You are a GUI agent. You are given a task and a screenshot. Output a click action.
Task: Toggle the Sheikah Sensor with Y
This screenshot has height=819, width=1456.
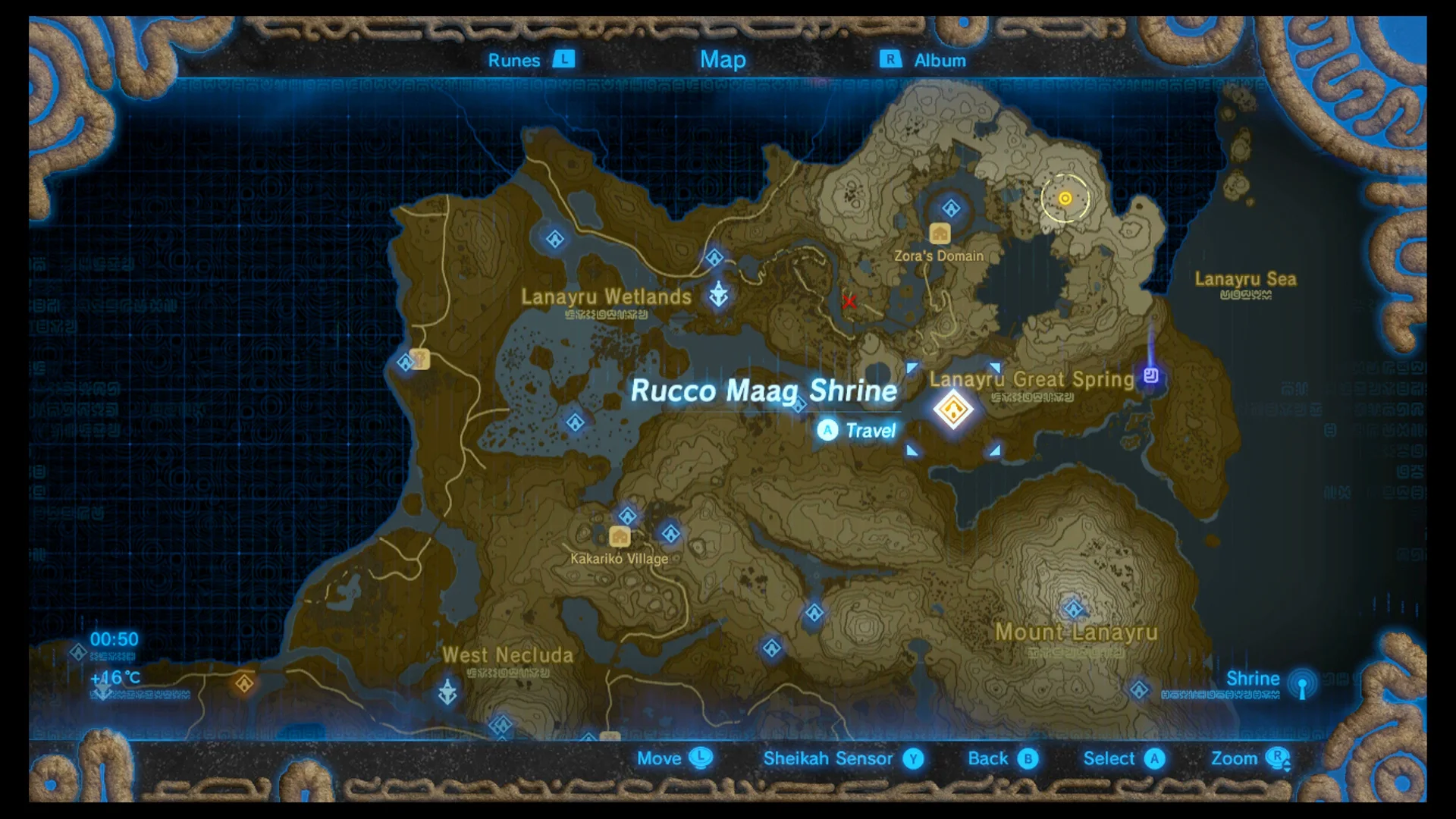point(912,758)
